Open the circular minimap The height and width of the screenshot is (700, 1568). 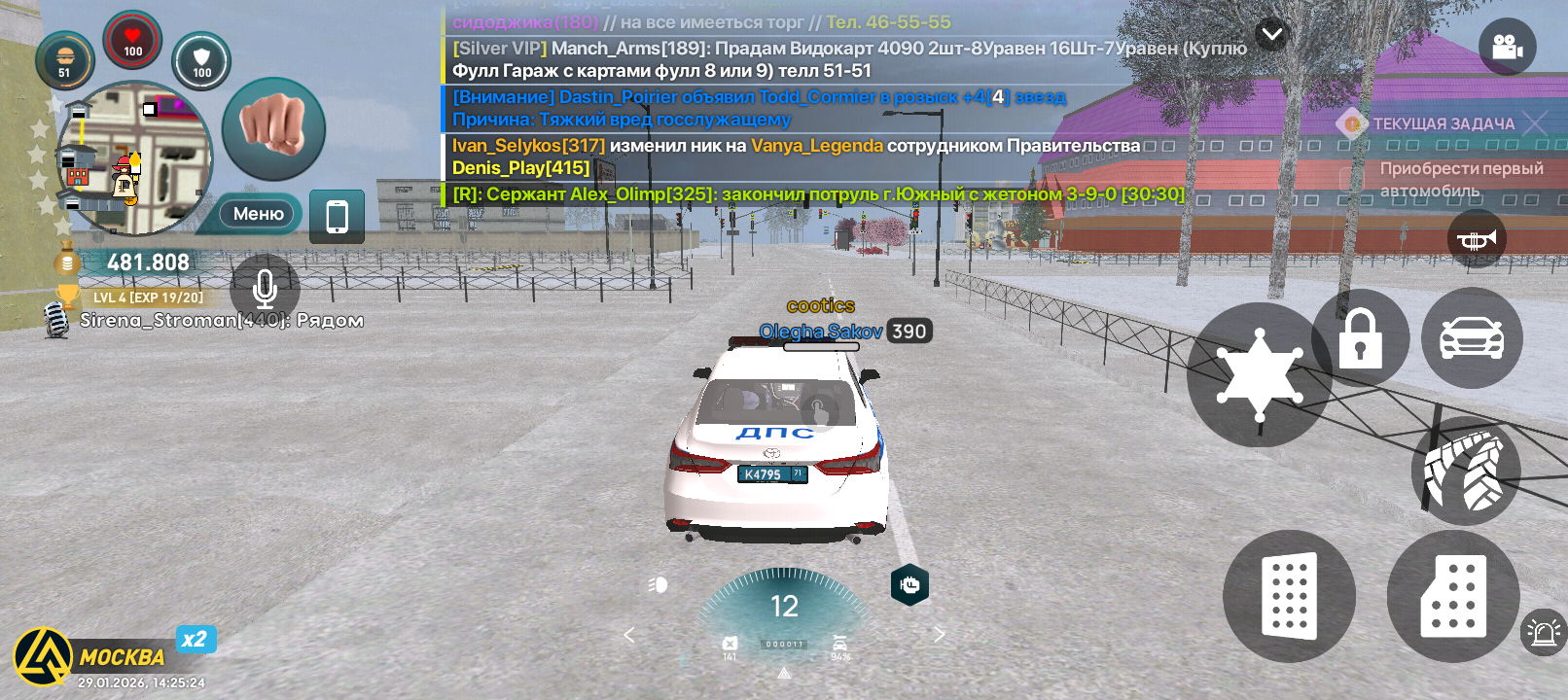tap(133, 158)
